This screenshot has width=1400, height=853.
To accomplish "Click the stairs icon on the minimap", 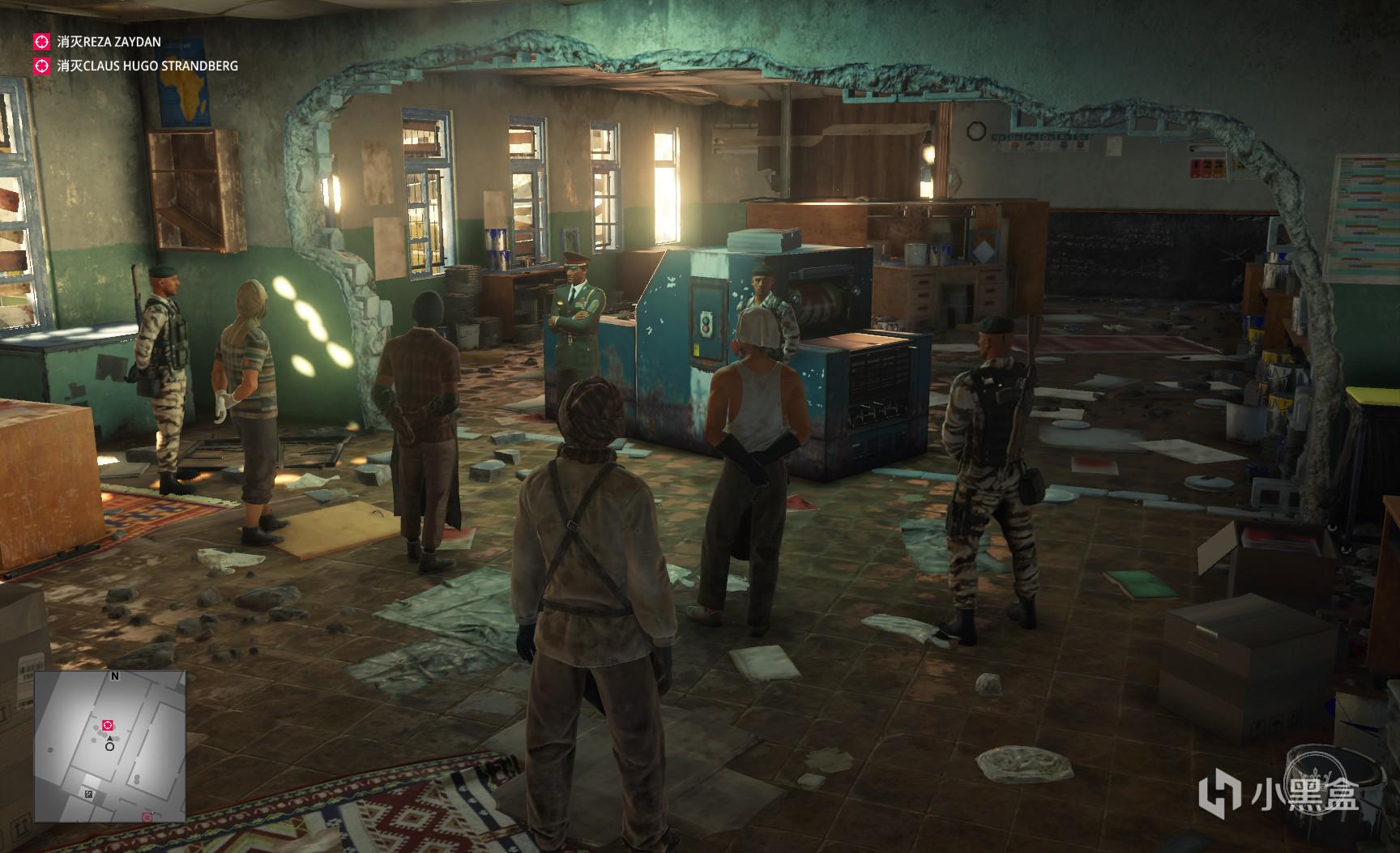I will coord(88,794).
